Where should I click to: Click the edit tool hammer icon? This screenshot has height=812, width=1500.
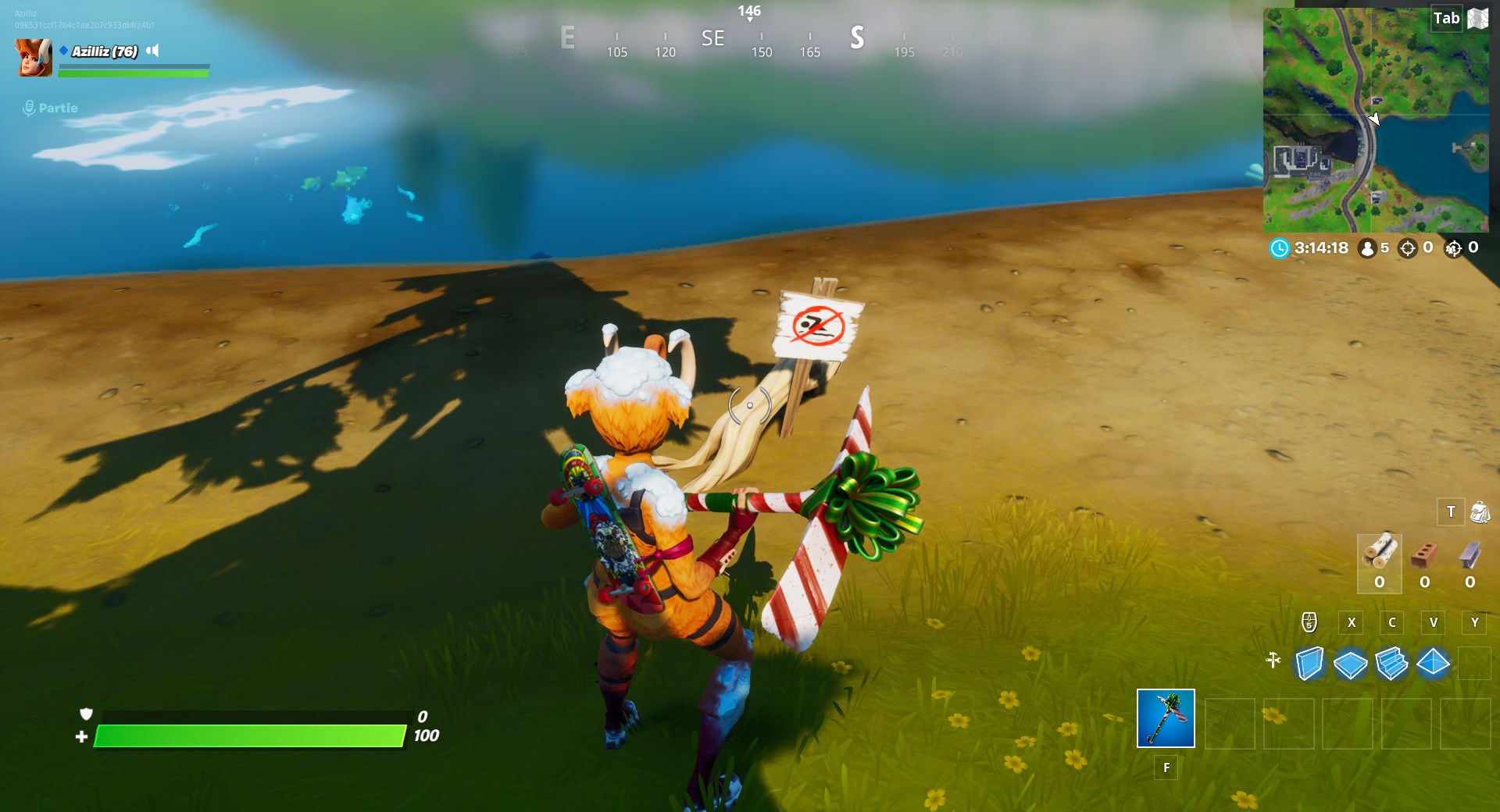1273,661
